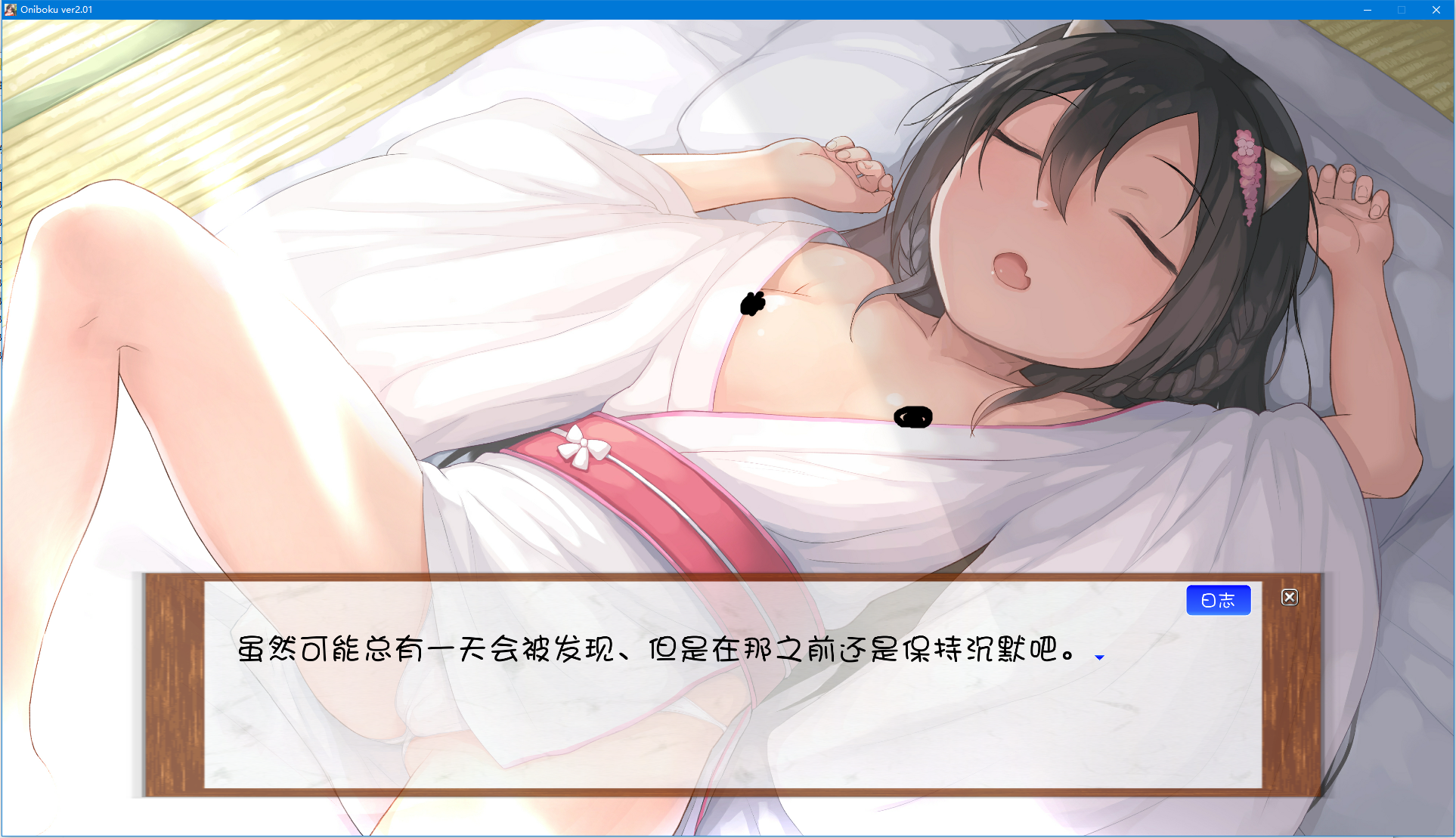The width and height of the screenshot is (1456, 838).
Task: Close the text box with the X icon
Action: [x=1289, y=596]
